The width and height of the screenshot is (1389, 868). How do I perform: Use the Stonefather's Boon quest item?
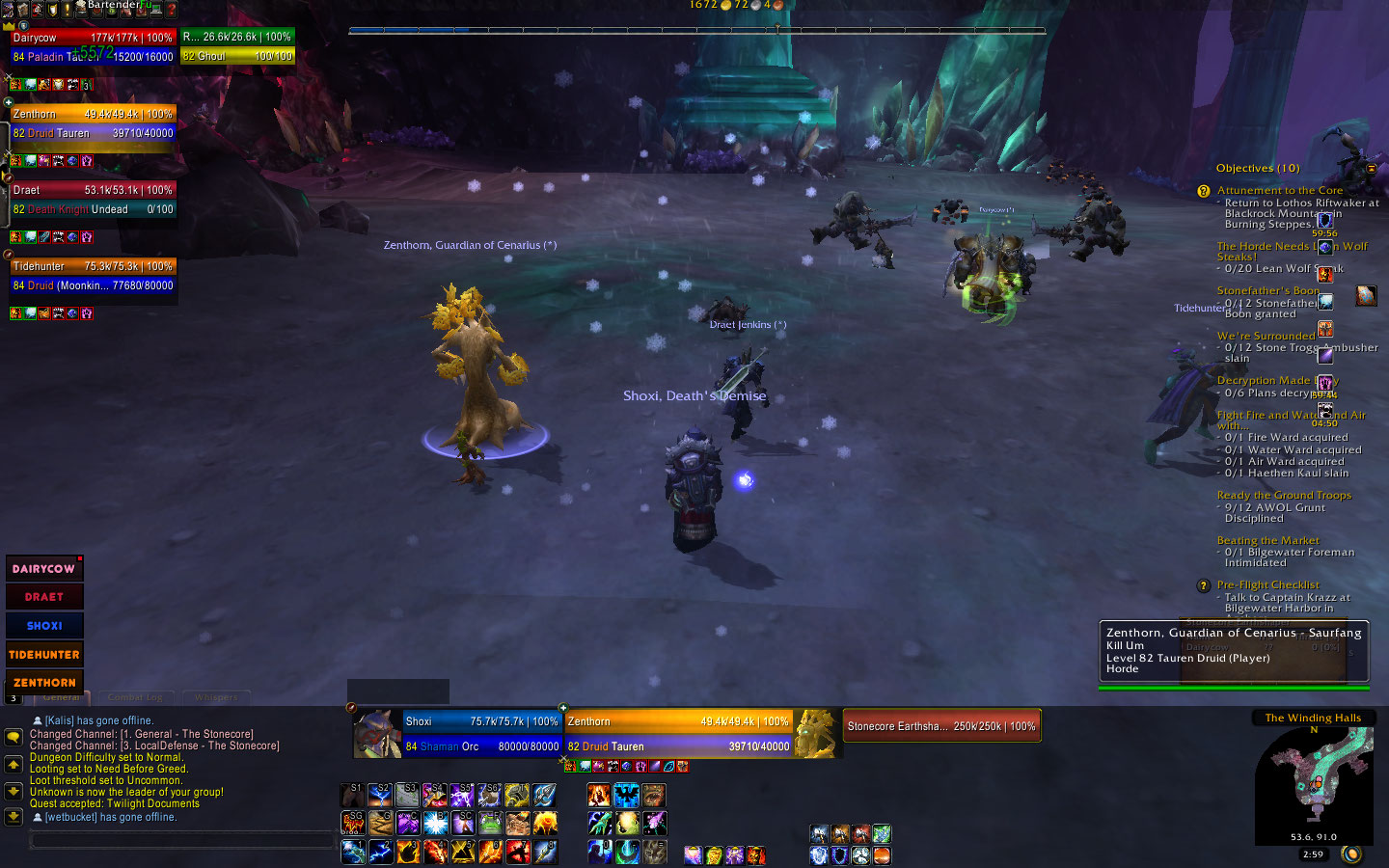pos(1366,295)
